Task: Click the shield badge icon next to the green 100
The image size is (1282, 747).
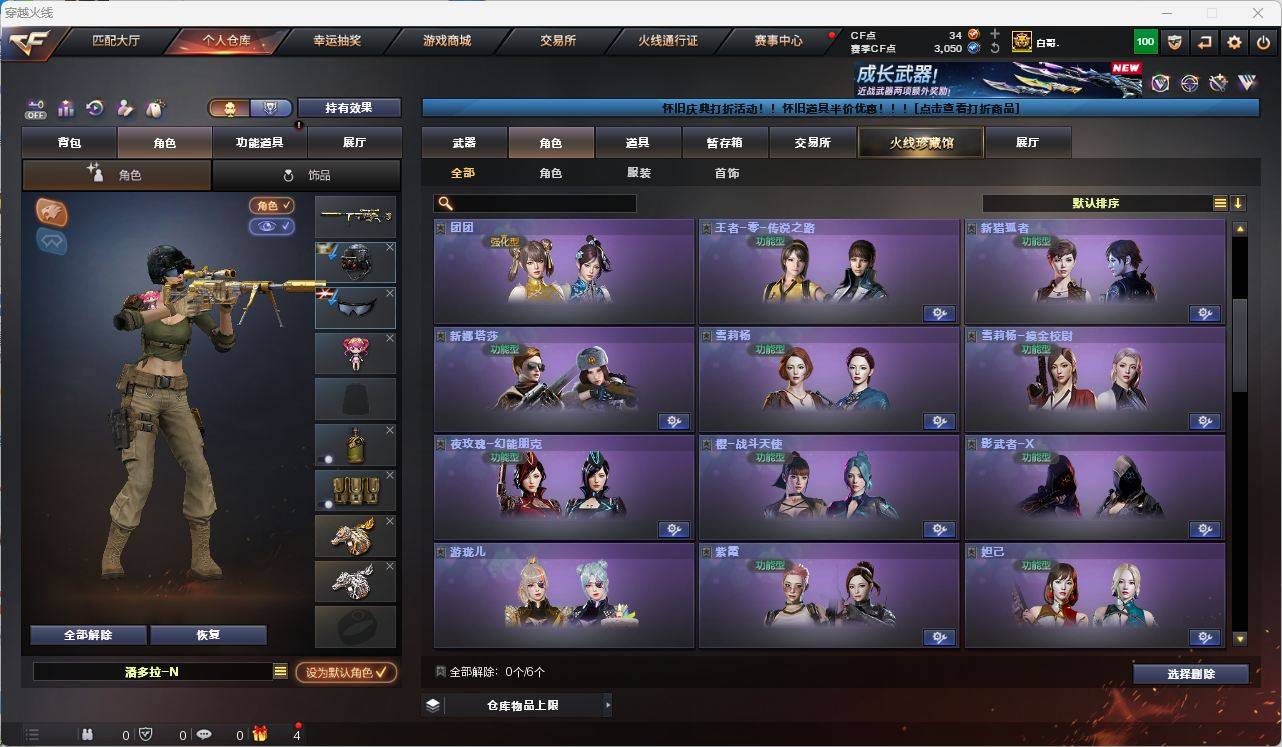Action: 1175,42
